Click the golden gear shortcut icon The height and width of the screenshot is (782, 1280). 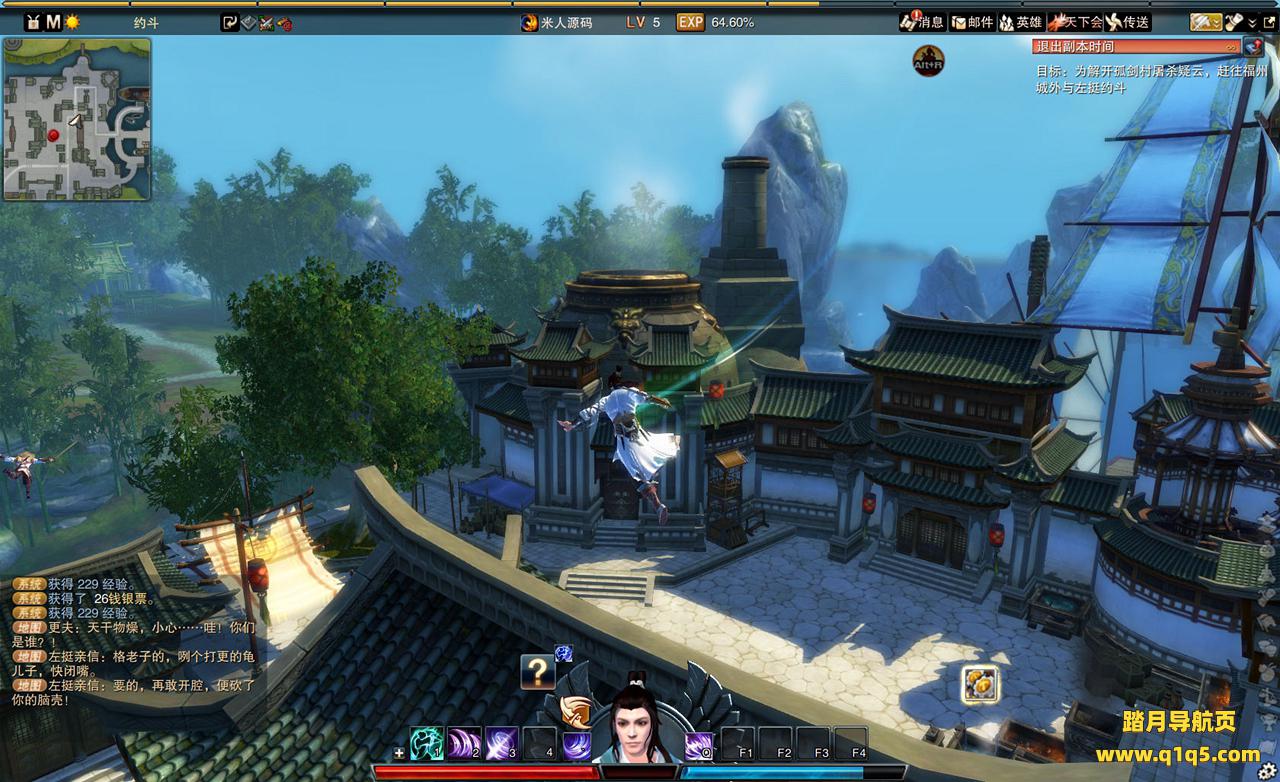click(979, 684)
